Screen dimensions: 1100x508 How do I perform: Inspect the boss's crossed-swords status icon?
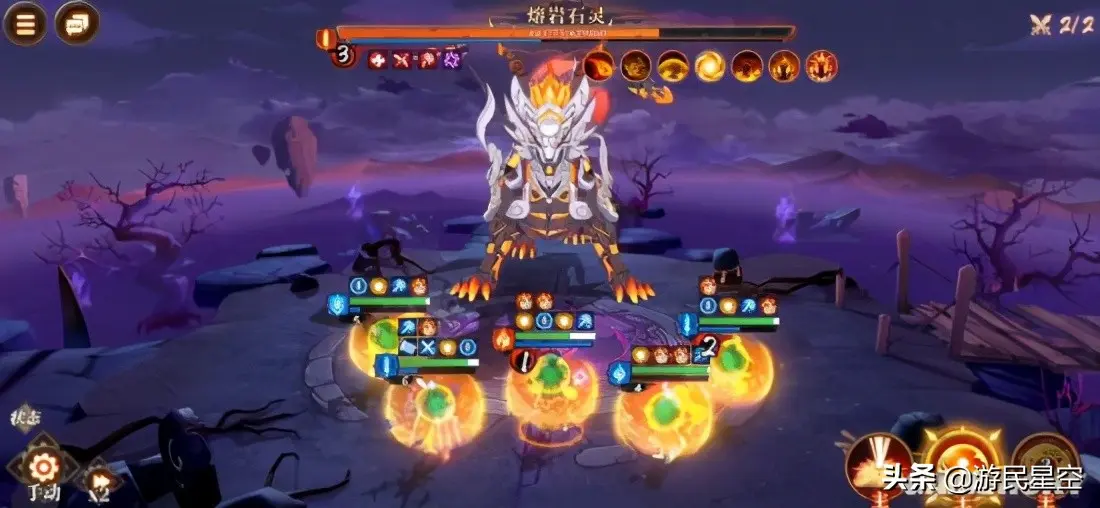click(x=402, y=59)
